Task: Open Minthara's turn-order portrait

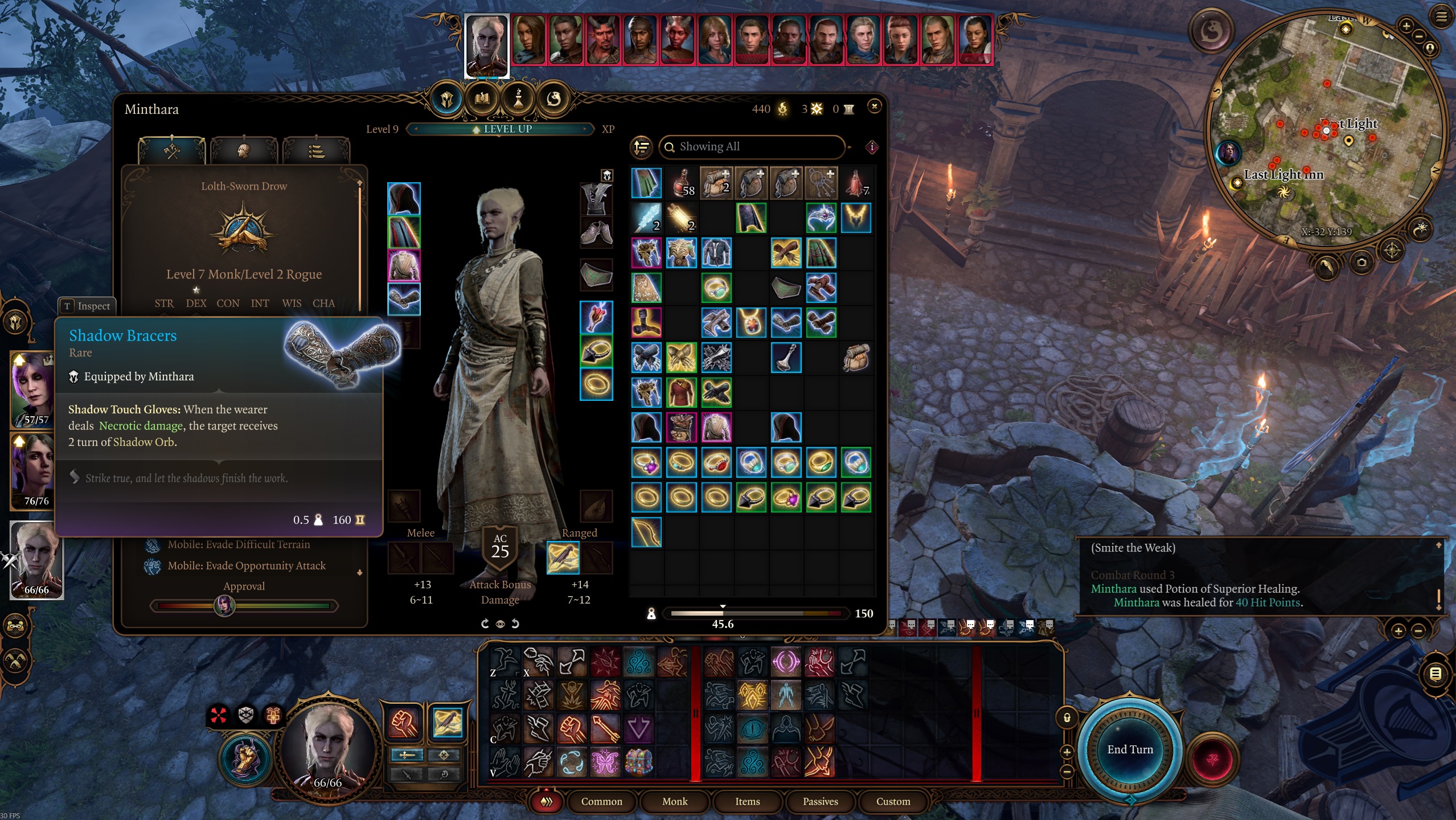Action: coord(486,44)
